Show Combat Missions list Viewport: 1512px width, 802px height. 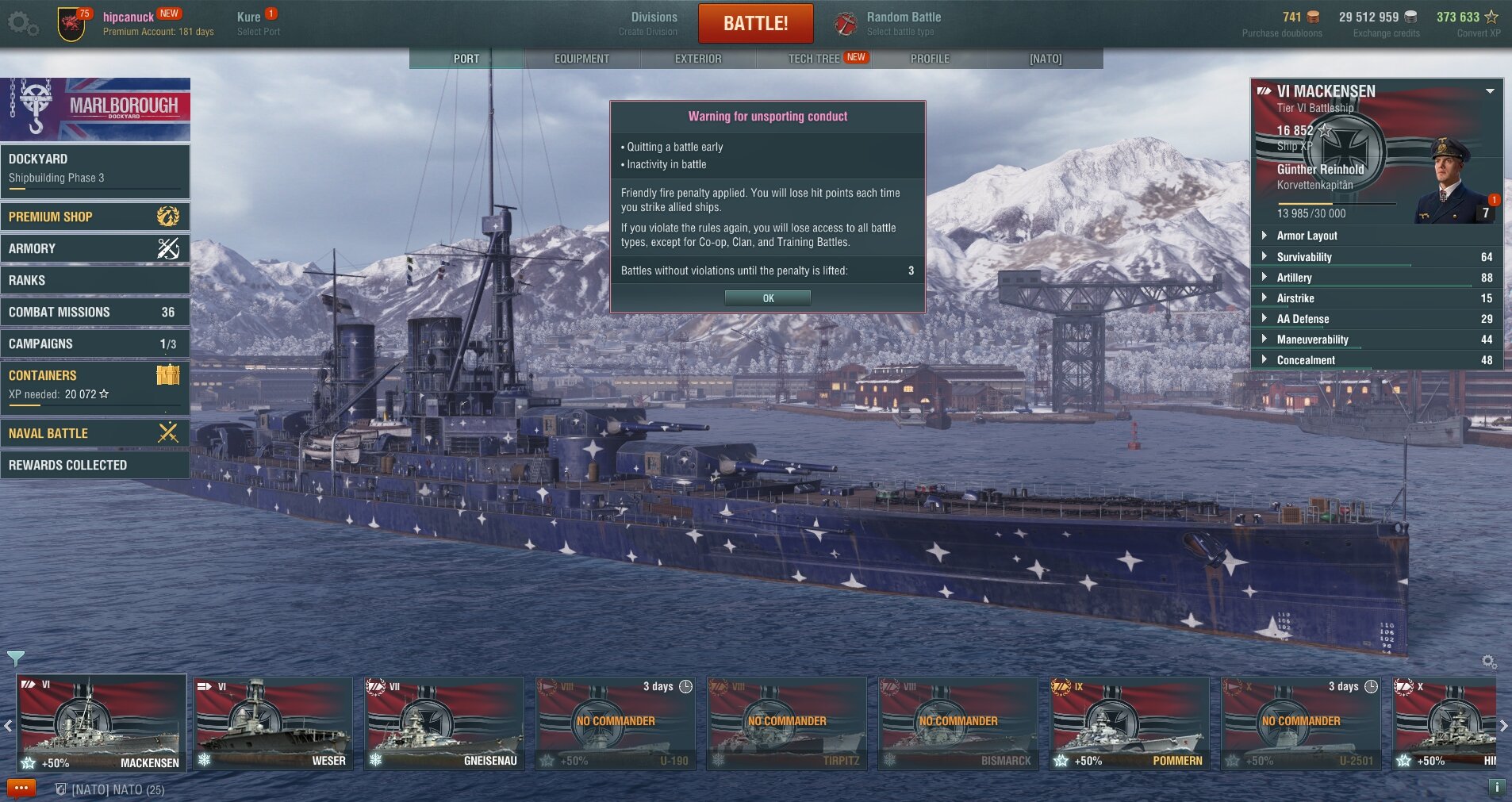point(95,312)
